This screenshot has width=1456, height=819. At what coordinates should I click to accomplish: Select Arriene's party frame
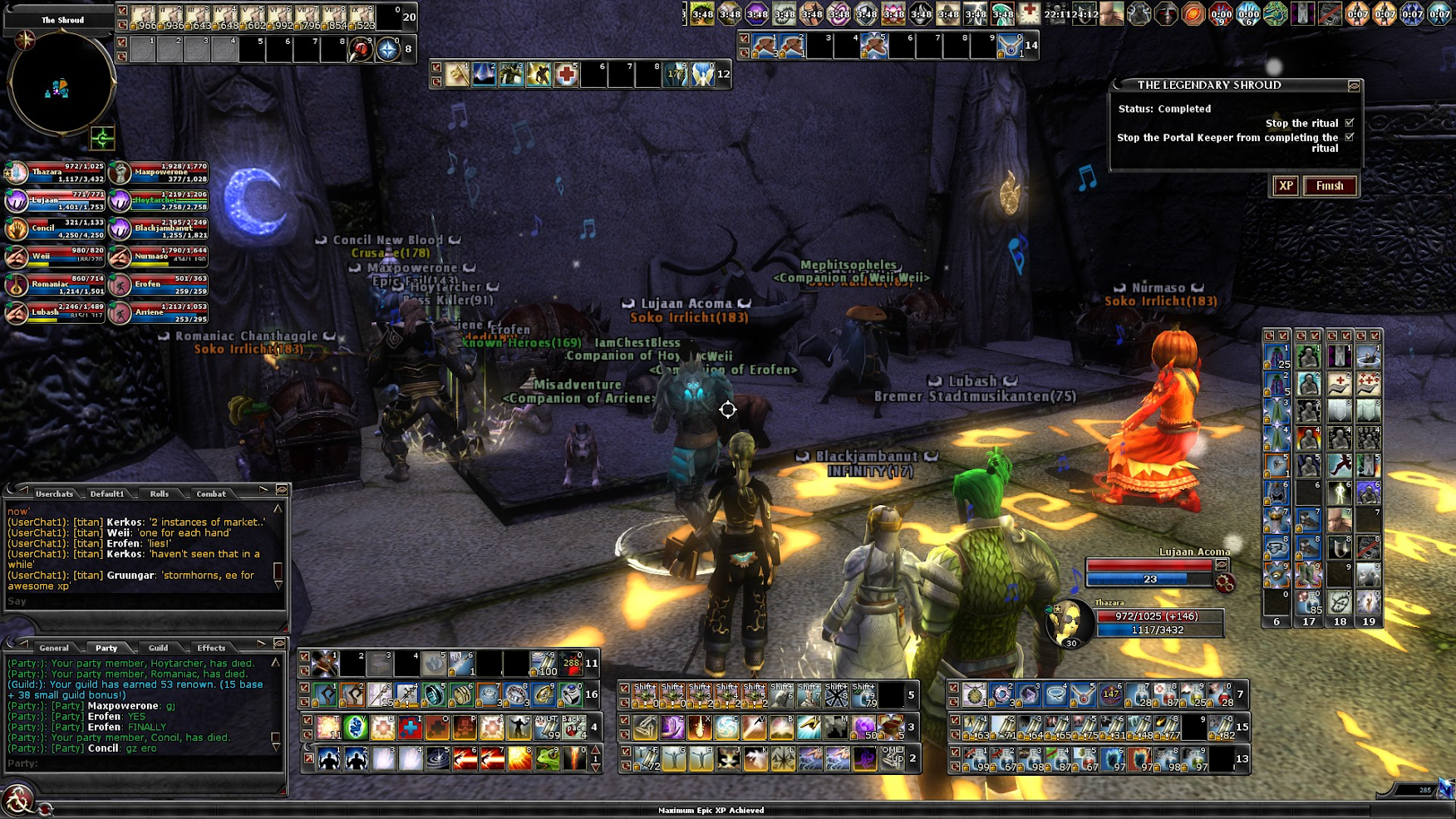[158, 313]
